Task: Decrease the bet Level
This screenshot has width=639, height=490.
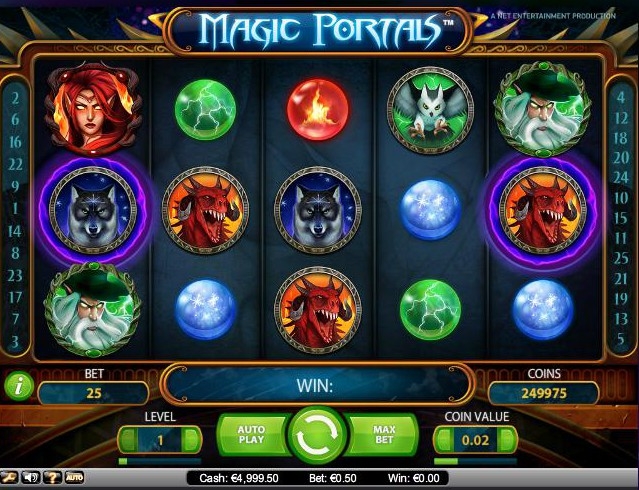Action: point(127,438)
